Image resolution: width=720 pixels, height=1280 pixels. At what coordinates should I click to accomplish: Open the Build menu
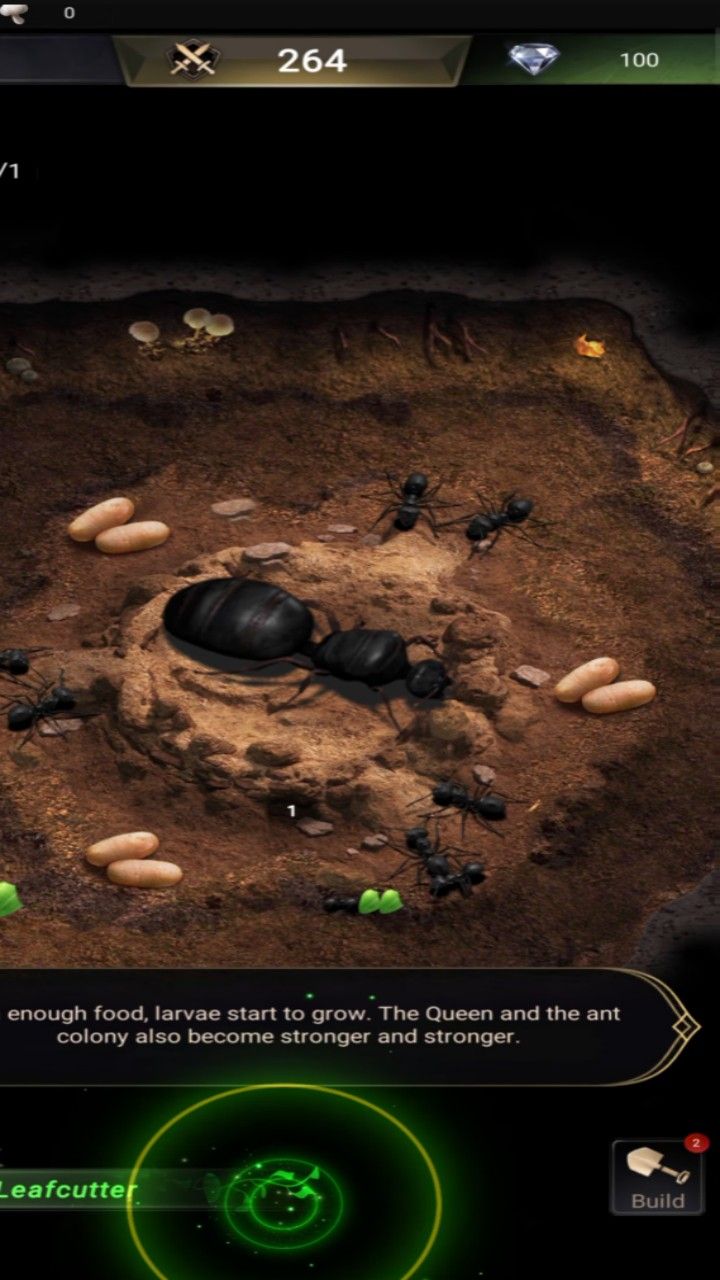[657, 1177]
